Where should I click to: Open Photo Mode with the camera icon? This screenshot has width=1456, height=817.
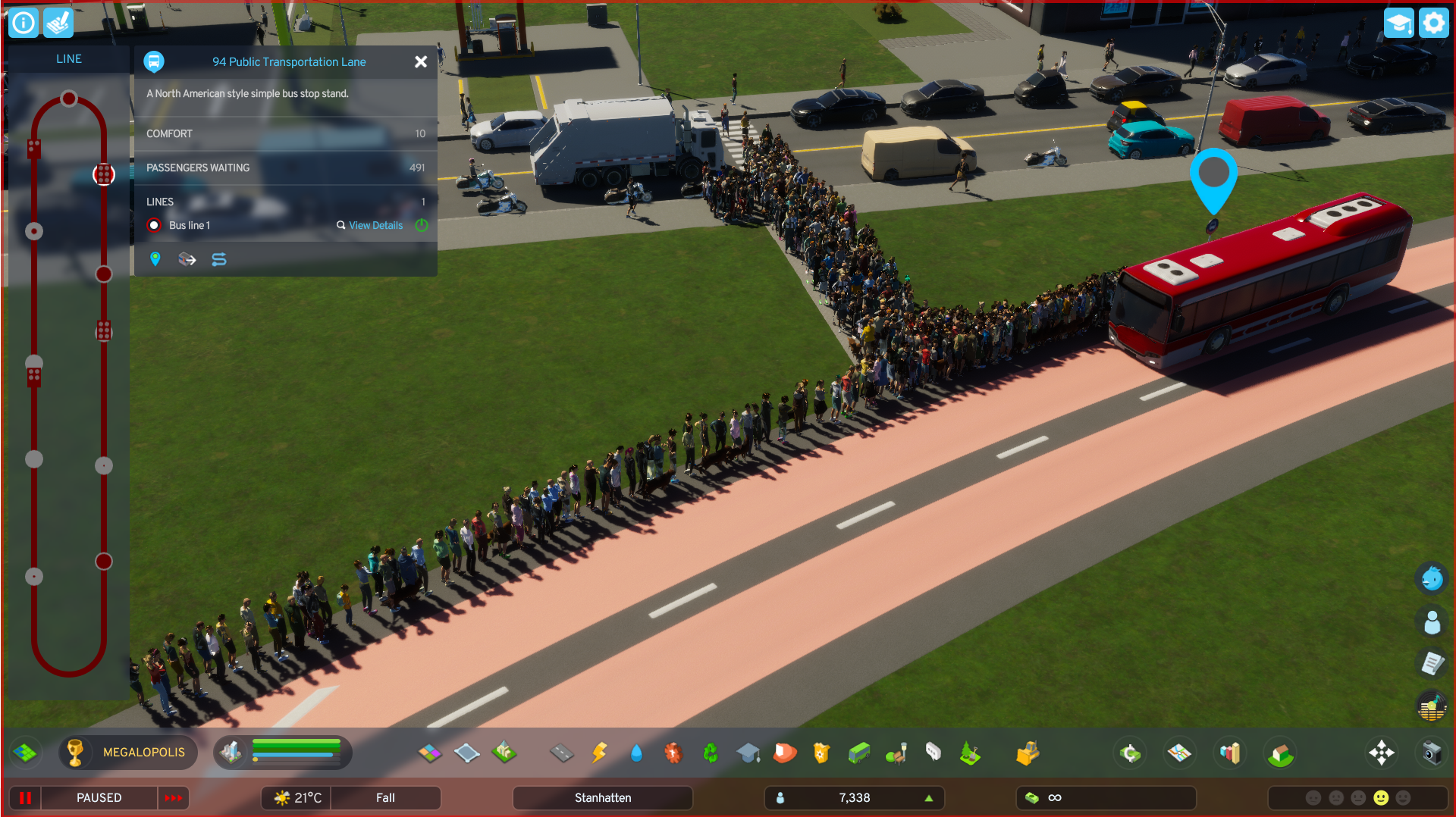click(x=1432, y=753)
